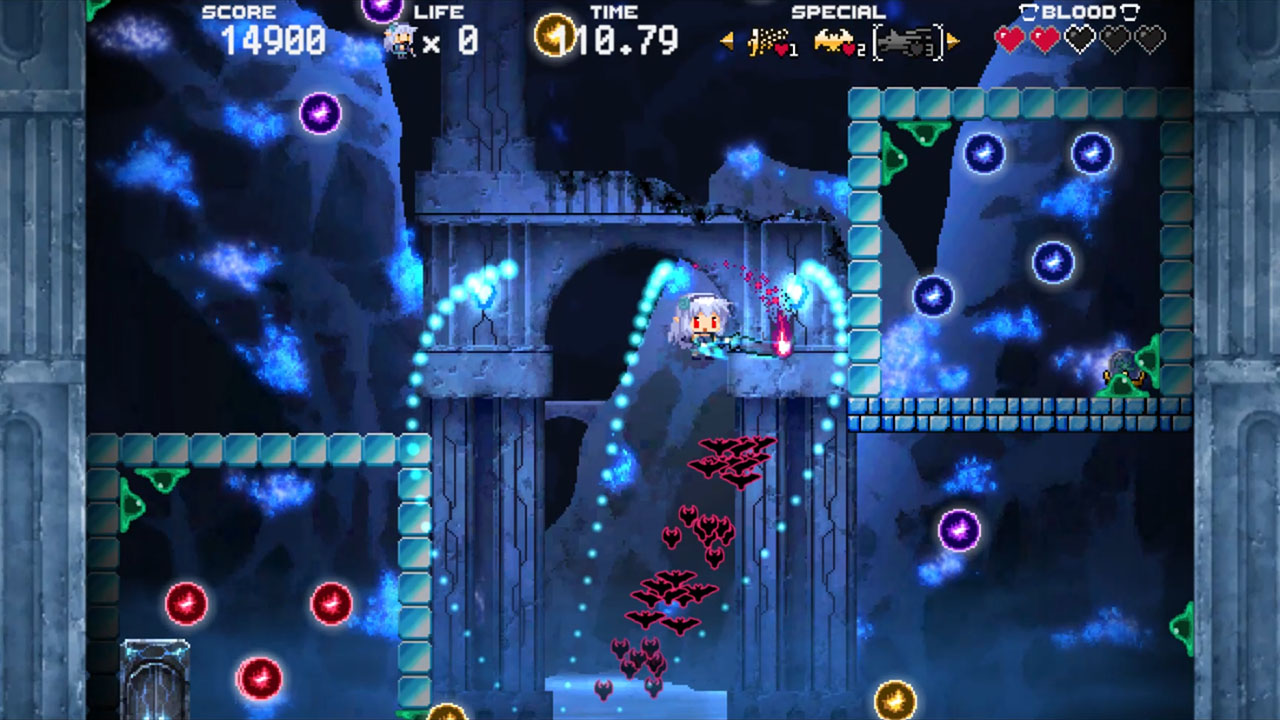Click the golden coin icon beside TIME
This screenshot has height=720, width=1280.
(555, 37)
